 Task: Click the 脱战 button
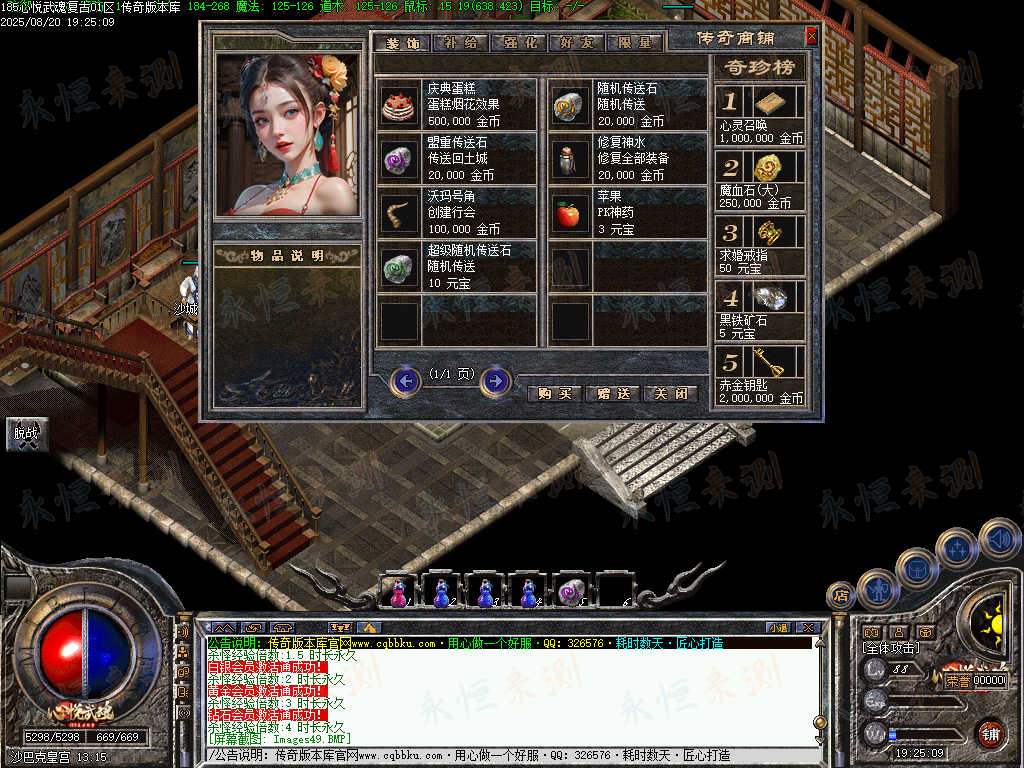[x=25, y=433]
